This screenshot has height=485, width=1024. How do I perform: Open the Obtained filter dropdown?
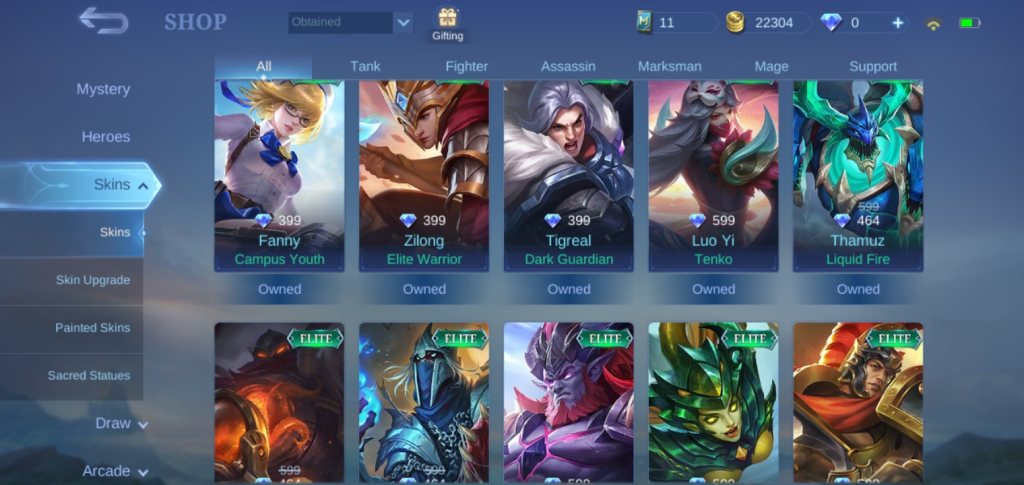pyautogui.click(x=351, y=22)
